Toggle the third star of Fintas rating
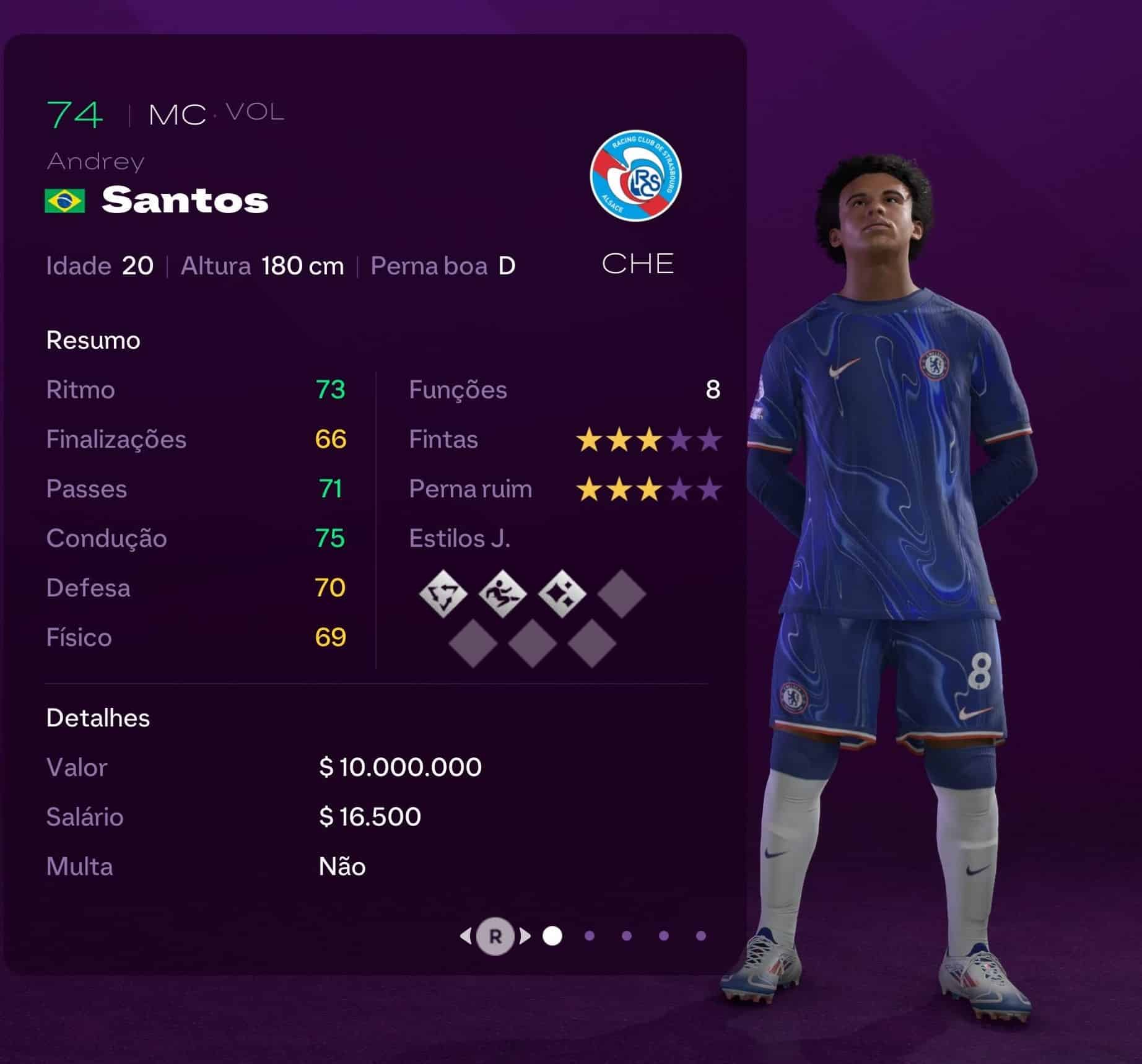This screenshot has height=1064, width=1142. click(648, 440)
